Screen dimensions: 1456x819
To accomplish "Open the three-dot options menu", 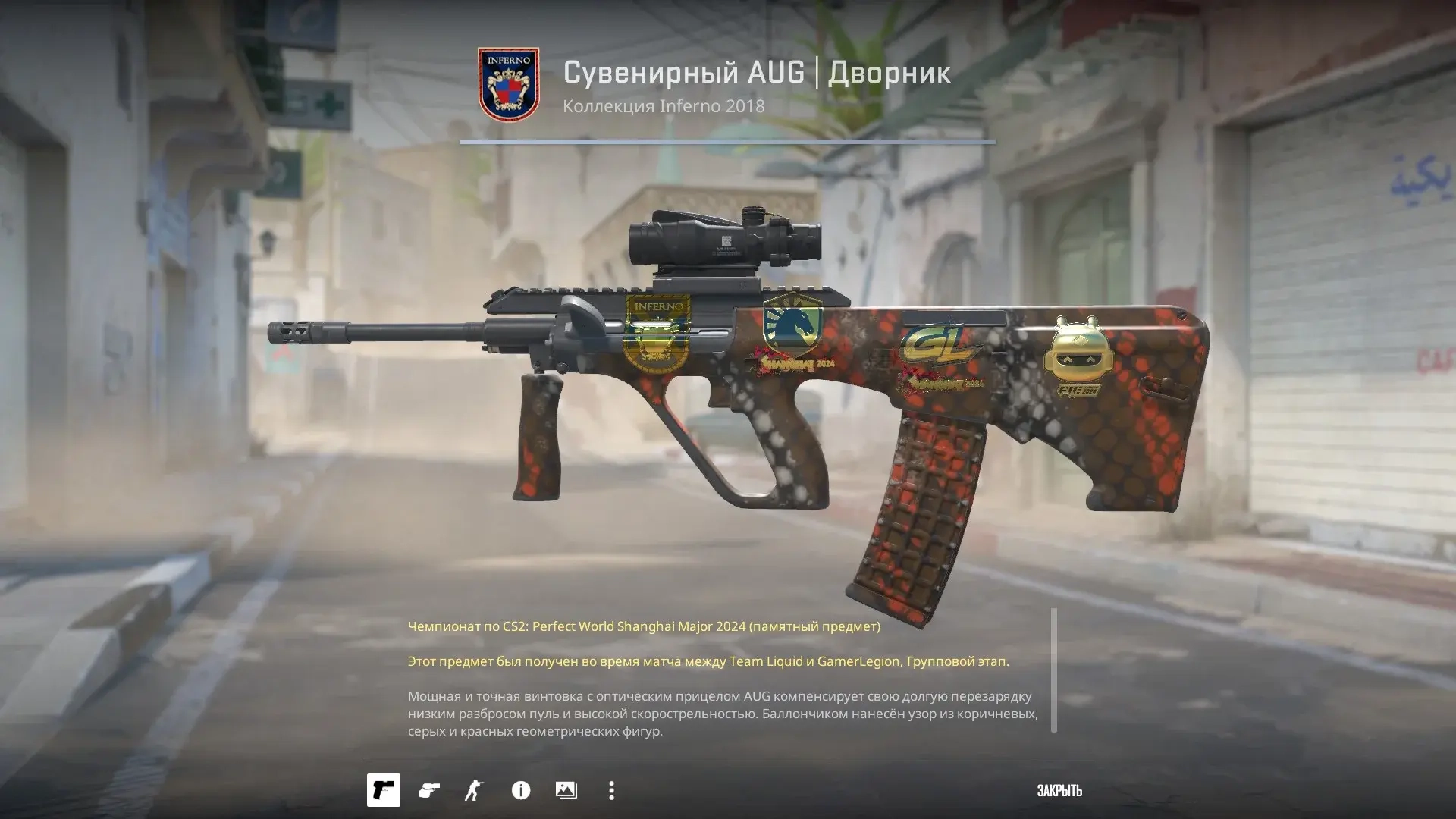I will [611, 791].
